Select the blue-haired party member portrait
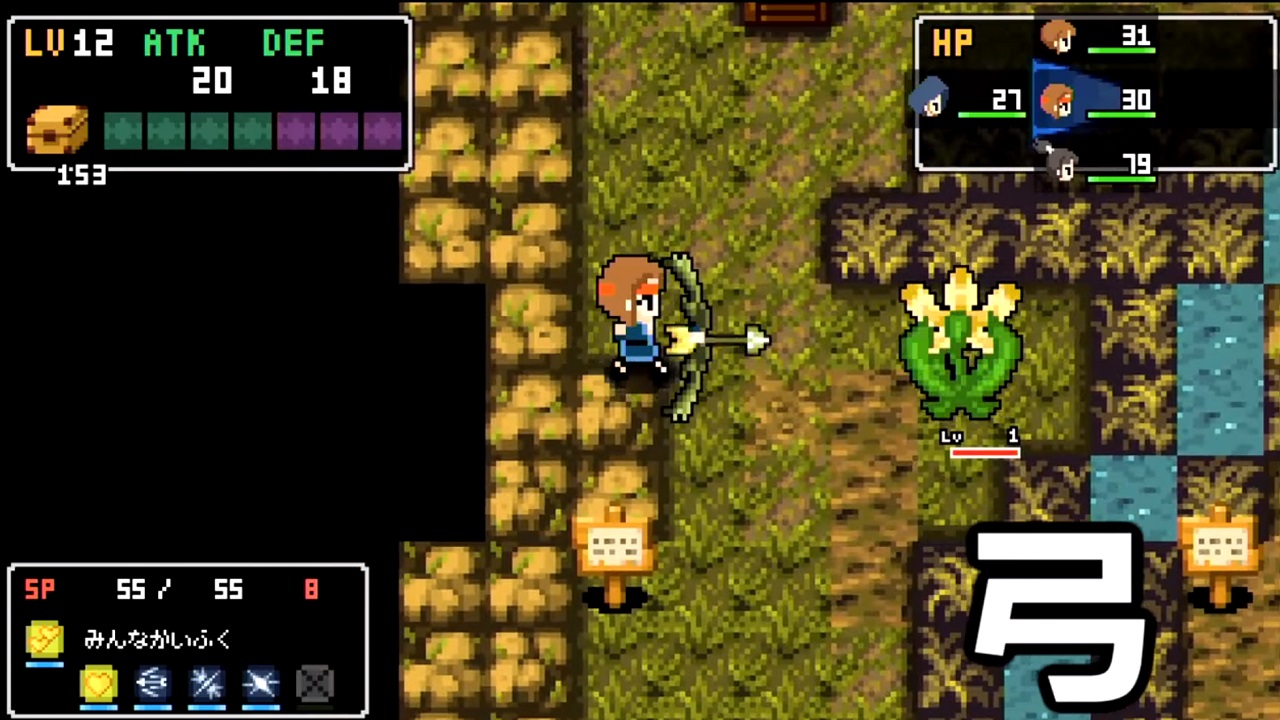Image resolution: width=1280 pixels, height=720 pixels. pyautogui.click(x=929, y=99)
